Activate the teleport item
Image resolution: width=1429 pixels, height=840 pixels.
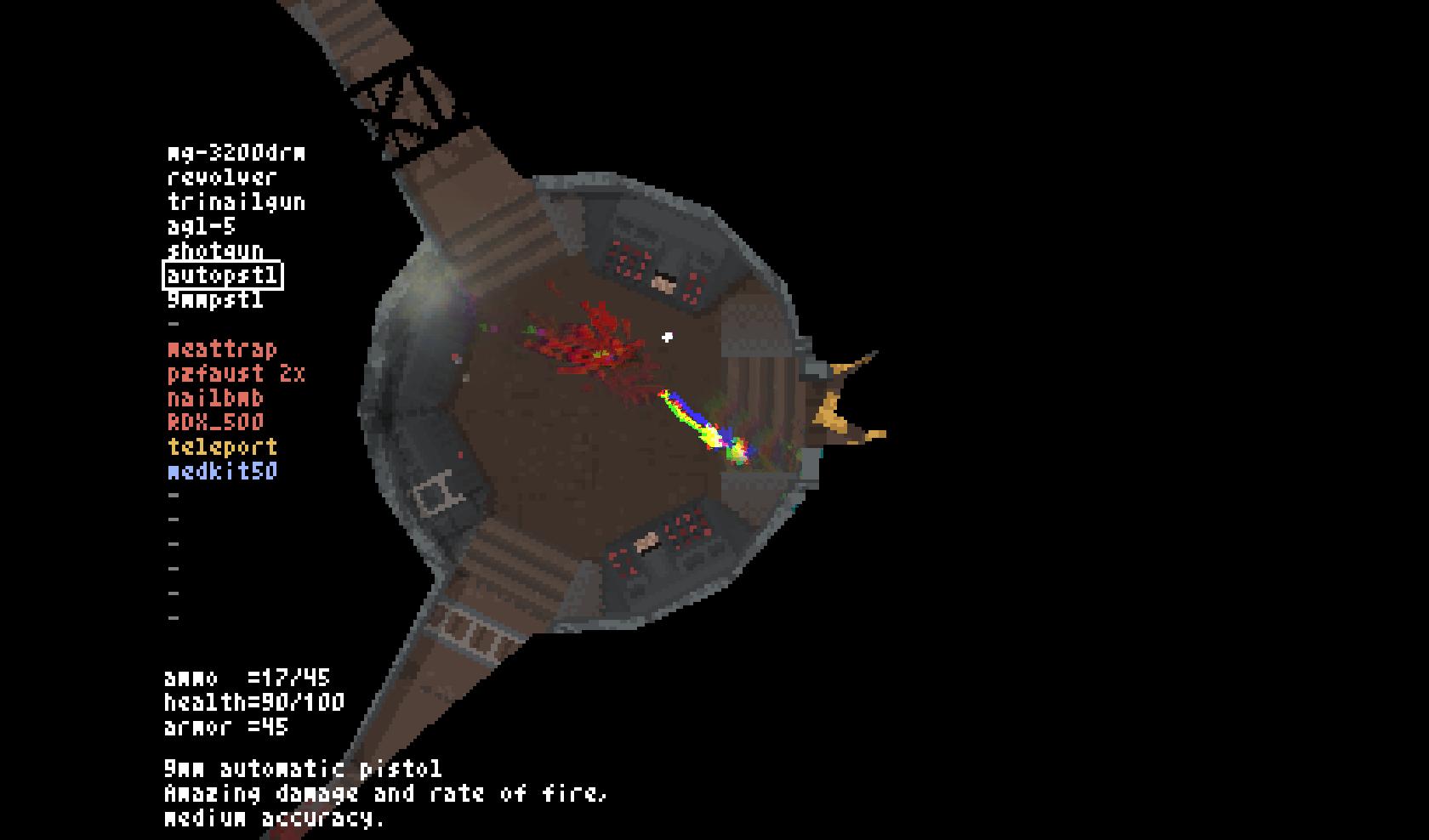[x=221, y=446]
